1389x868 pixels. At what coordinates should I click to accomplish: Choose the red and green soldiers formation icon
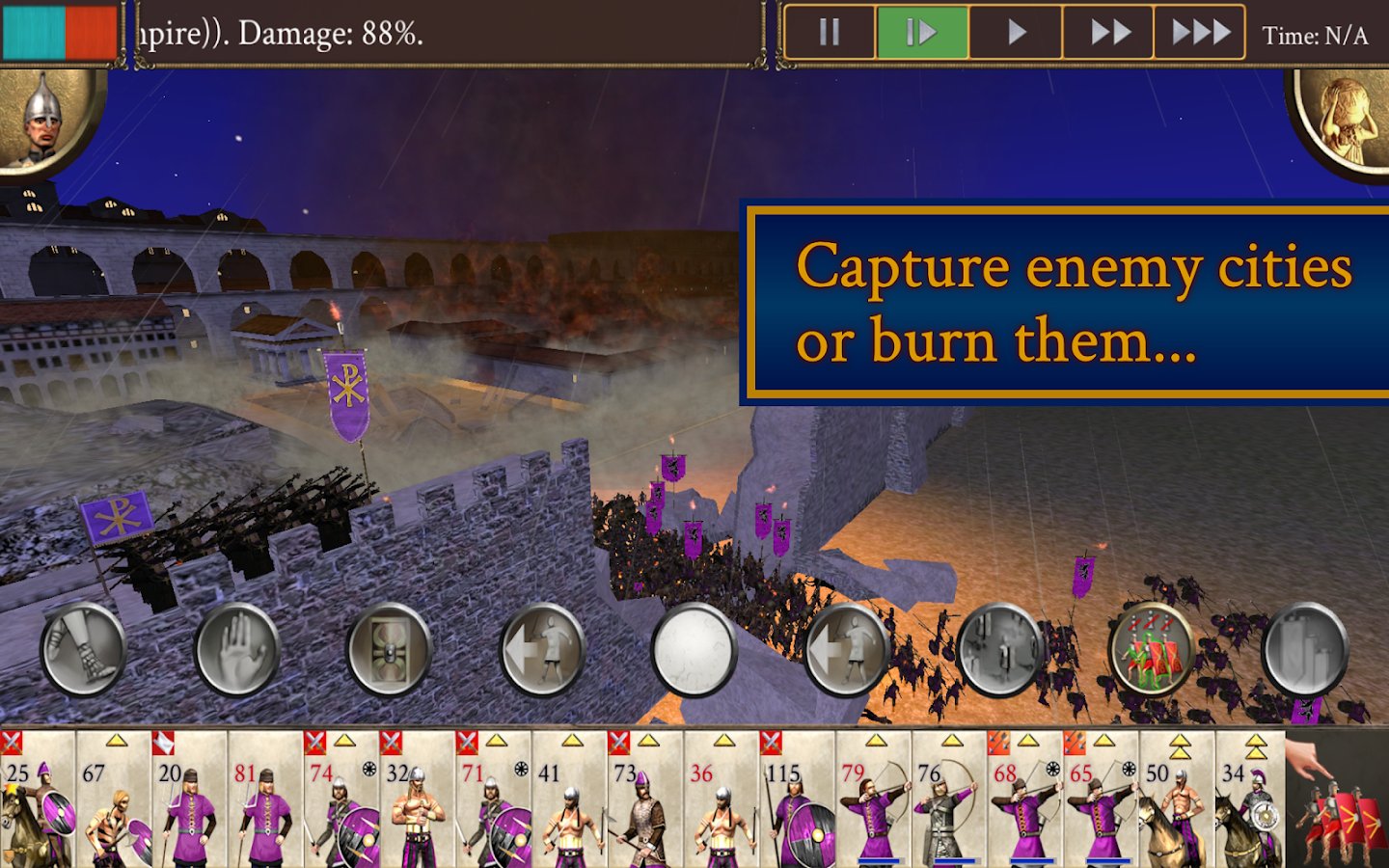(x=1152, y=649)
